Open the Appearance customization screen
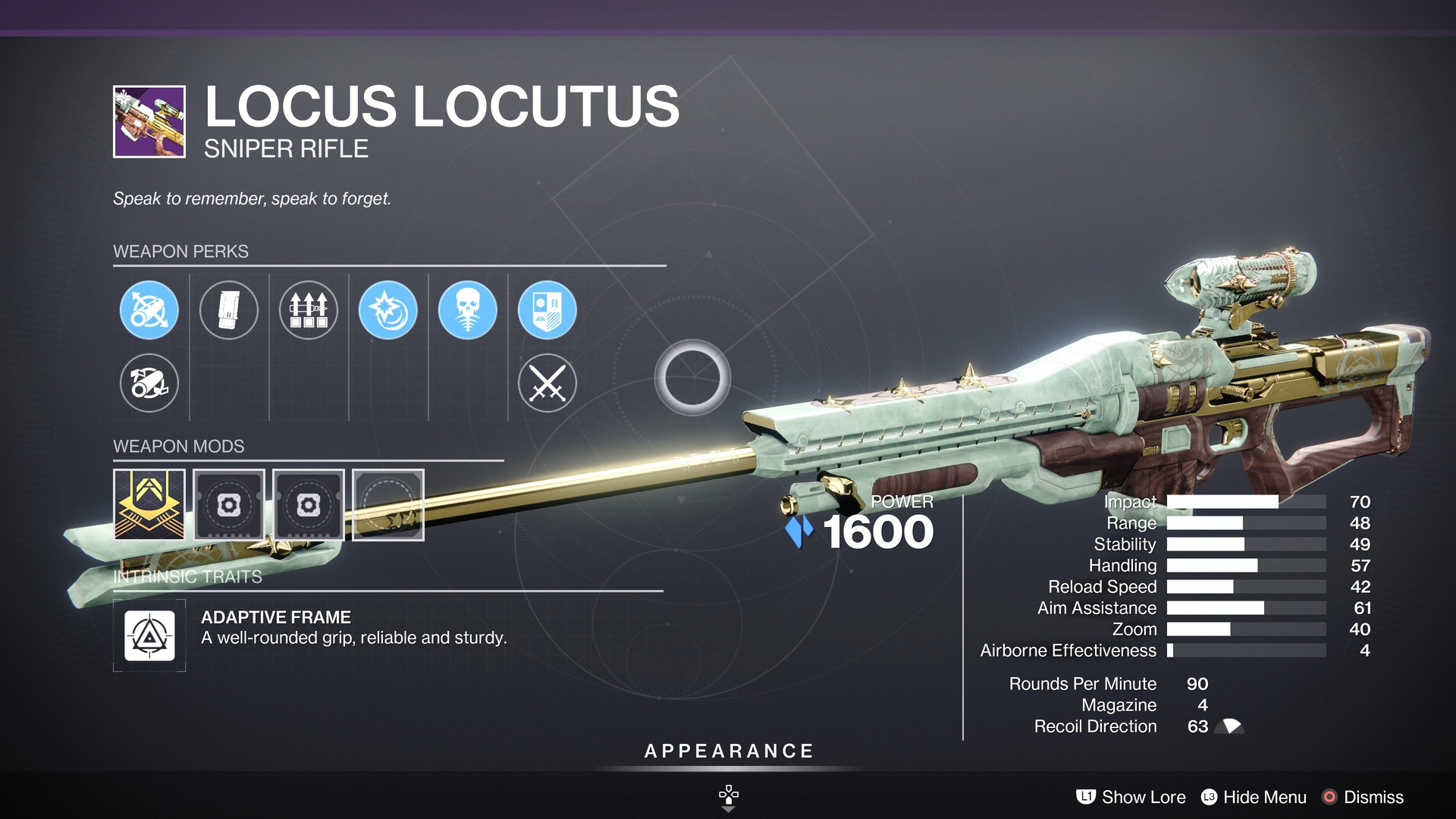The image size is (1456, 819). point(727,752)
